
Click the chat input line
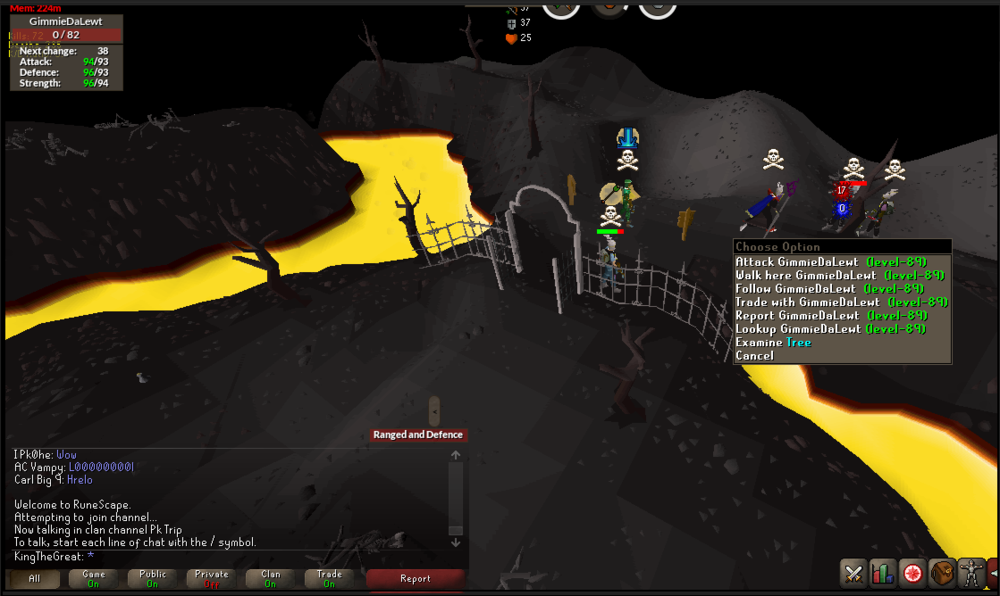[230, 556]
